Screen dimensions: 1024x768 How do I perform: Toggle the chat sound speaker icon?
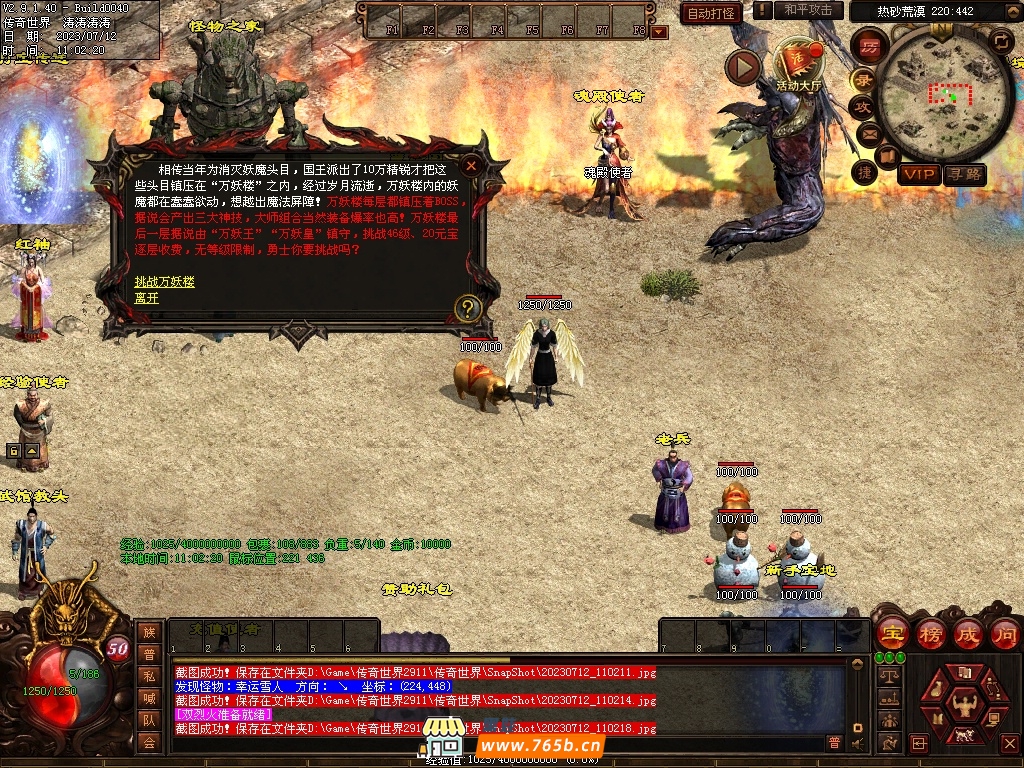(x=856, y=743)
